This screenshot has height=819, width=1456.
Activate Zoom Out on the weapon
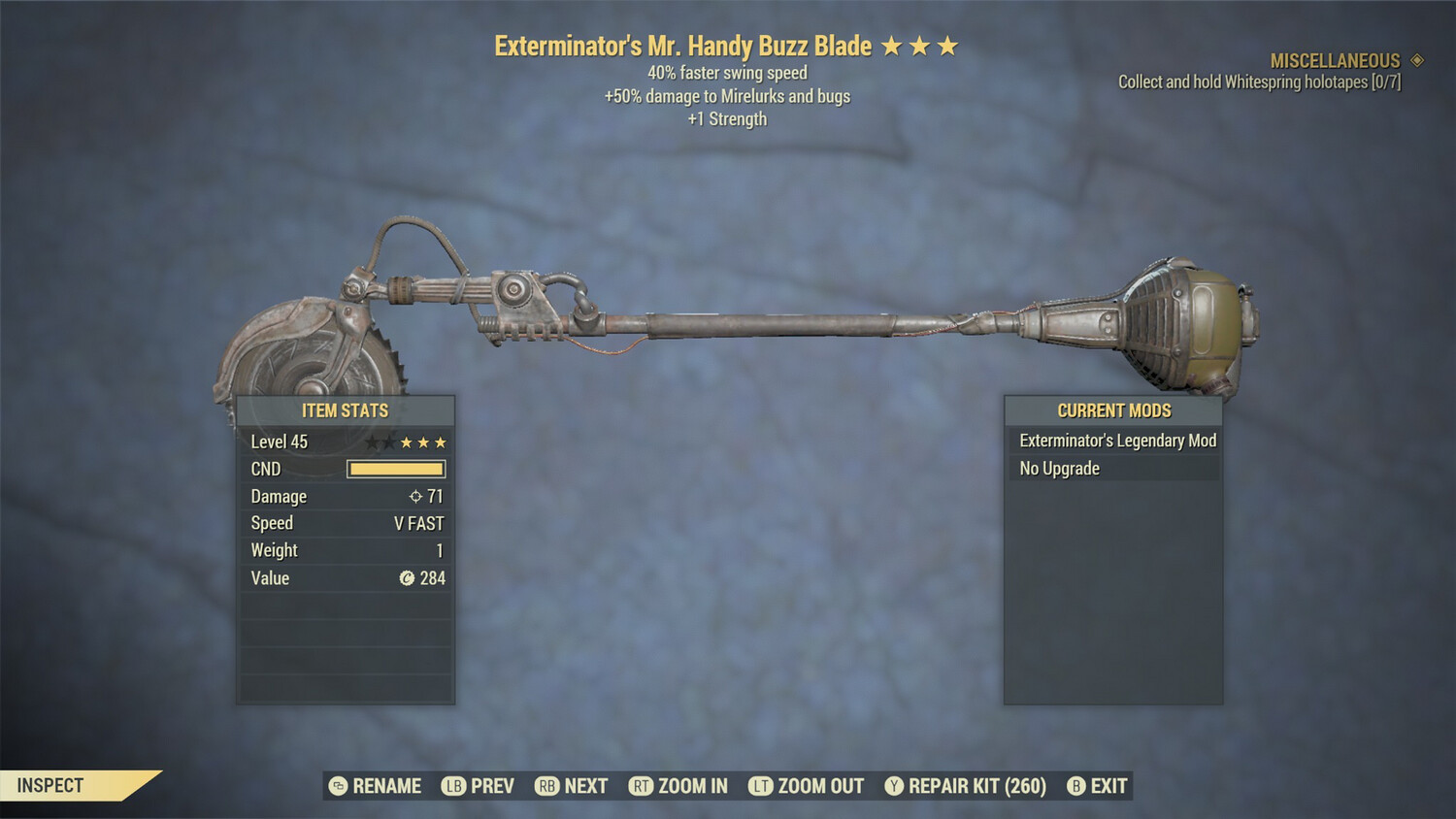(807, 786)
